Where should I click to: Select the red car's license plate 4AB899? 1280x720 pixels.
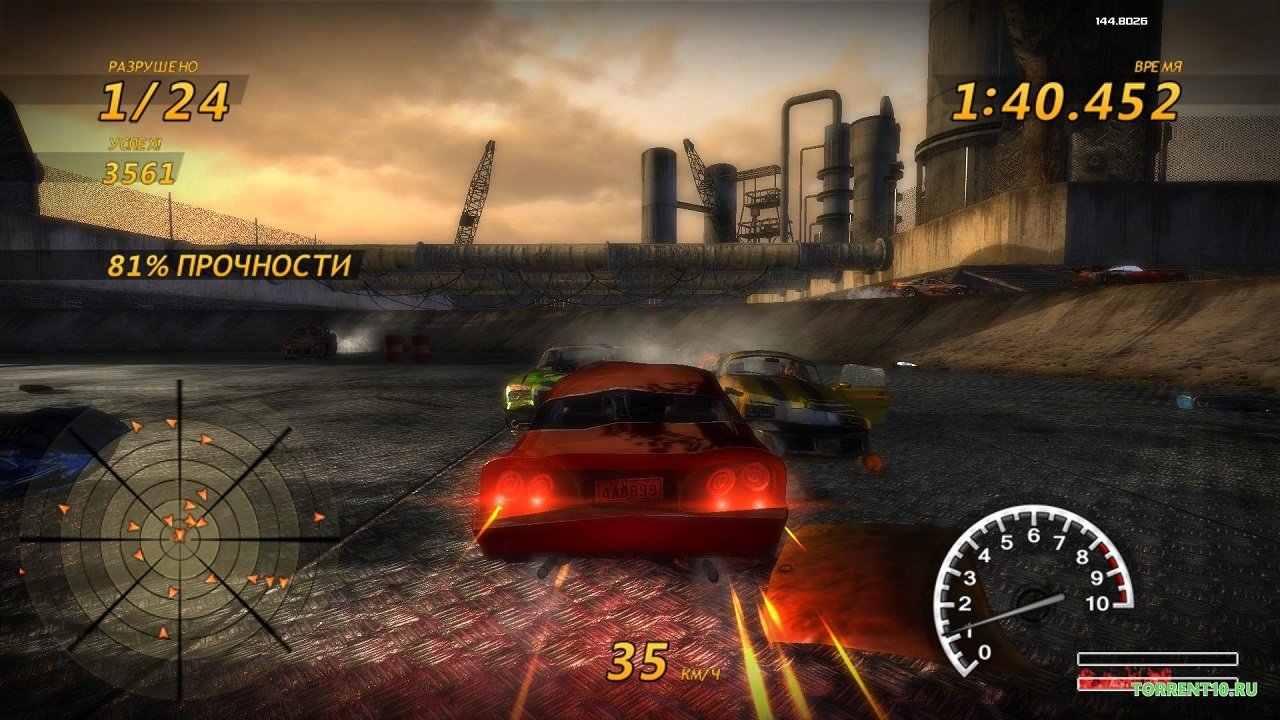click(630, 488)
